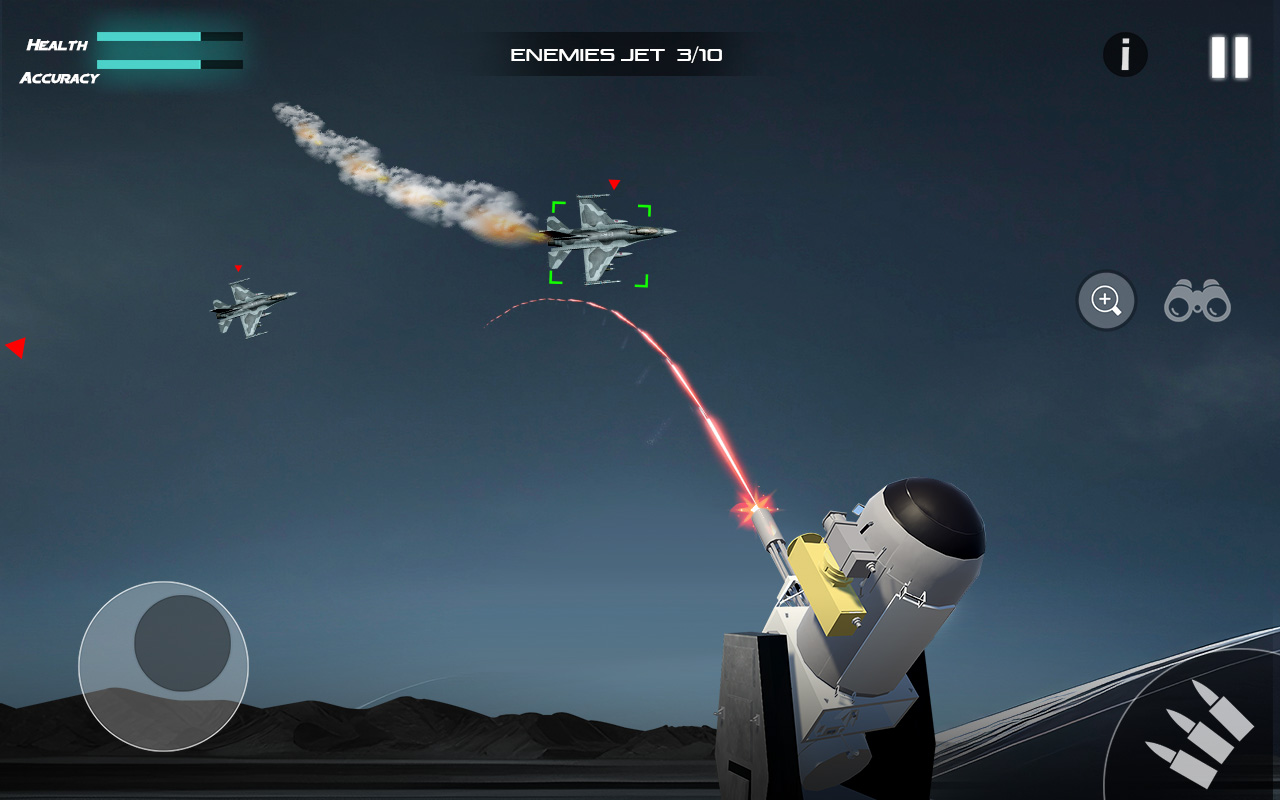Tap the Accuracy label

point(60,76)
